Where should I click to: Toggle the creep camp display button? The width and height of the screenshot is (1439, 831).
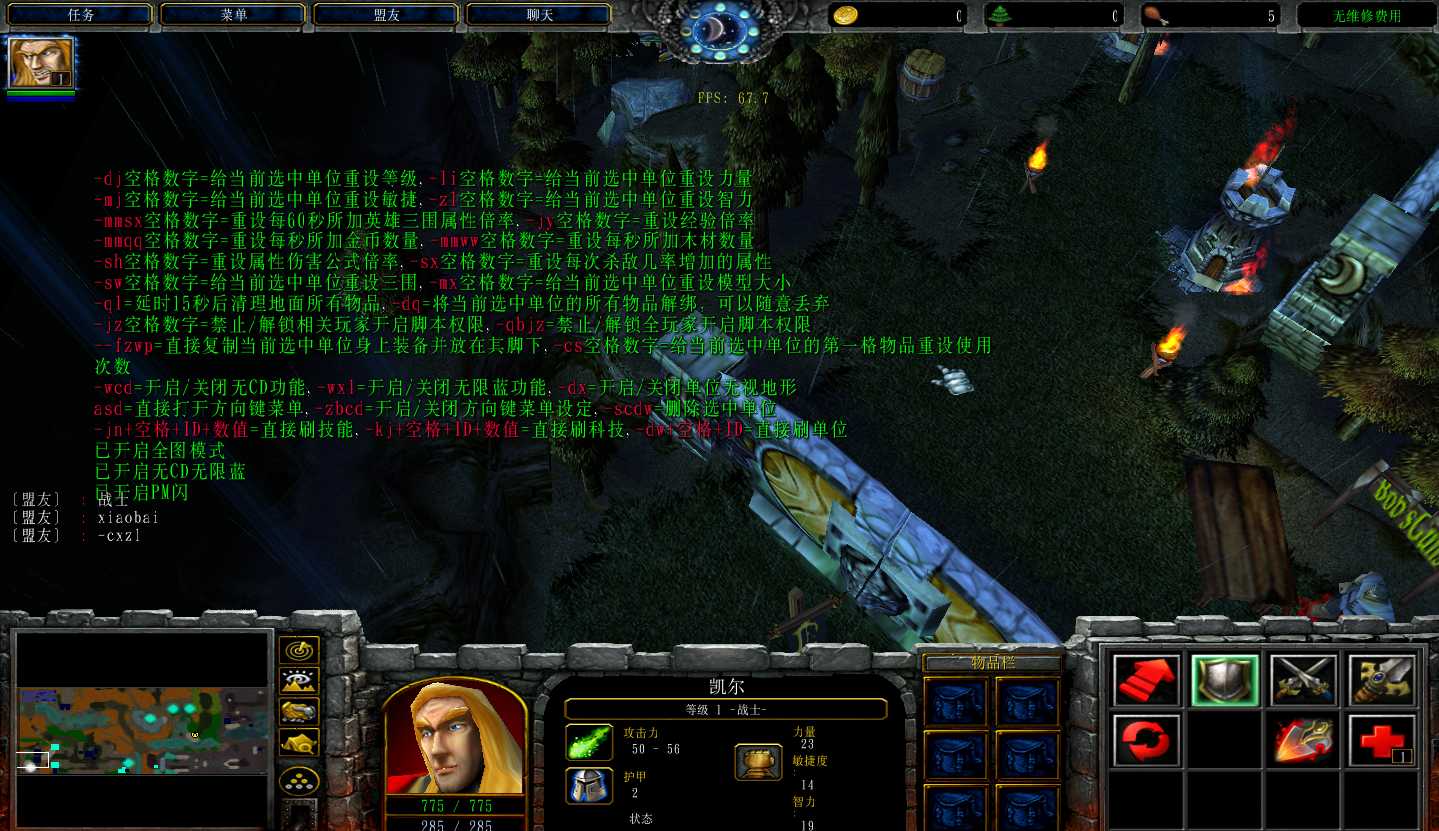299,742
